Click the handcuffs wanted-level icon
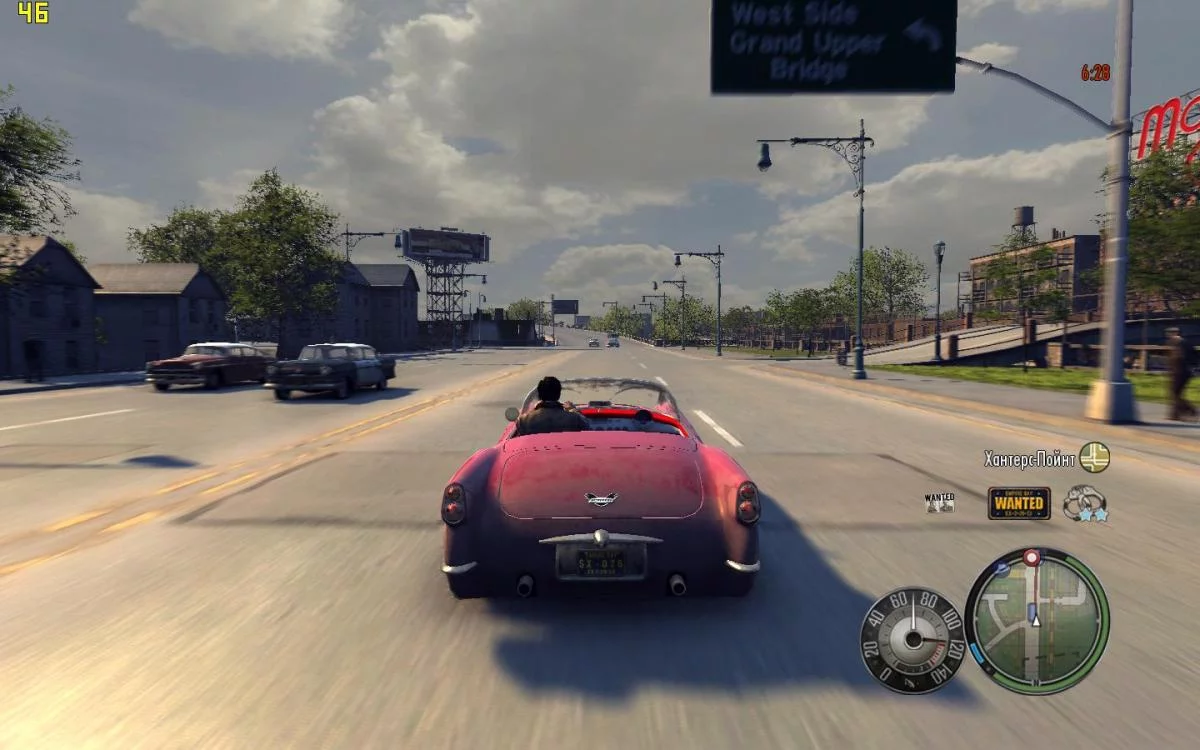Viewport: 1200px width, 750px height. point(1084,503)
